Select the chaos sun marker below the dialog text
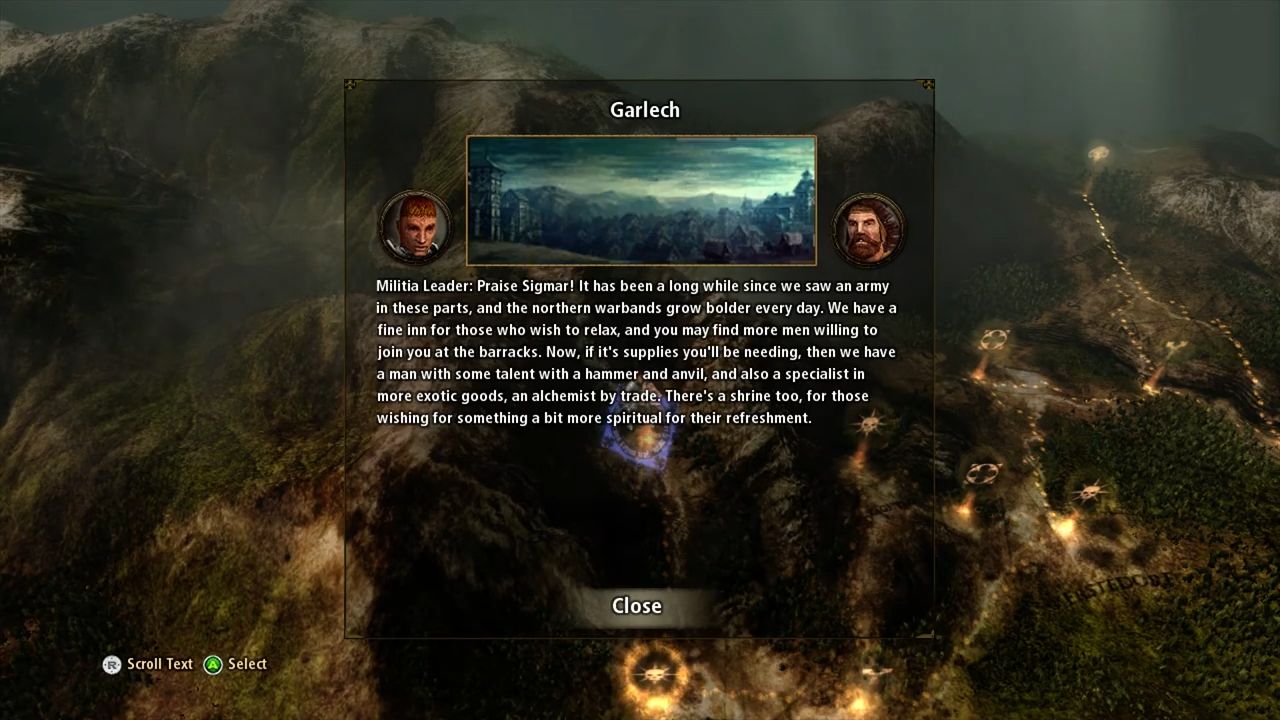 point(869,423)
